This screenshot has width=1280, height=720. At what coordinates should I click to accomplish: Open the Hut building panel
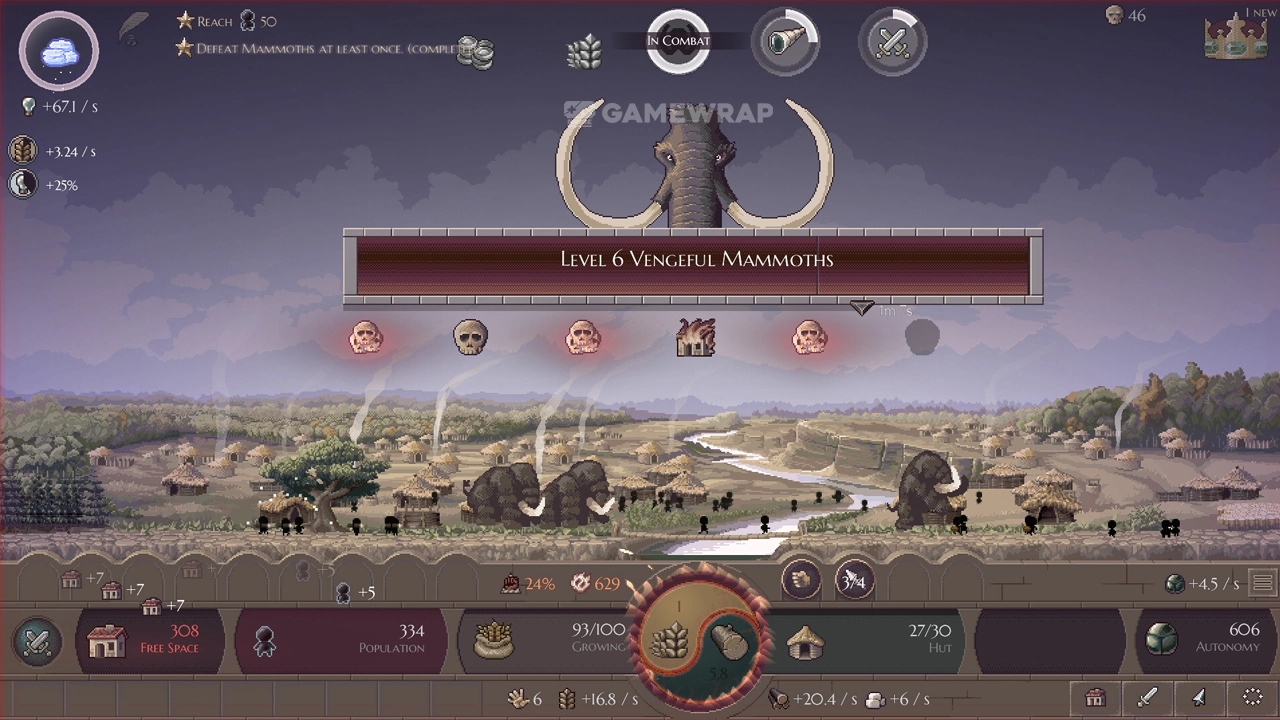click(865, 640)
